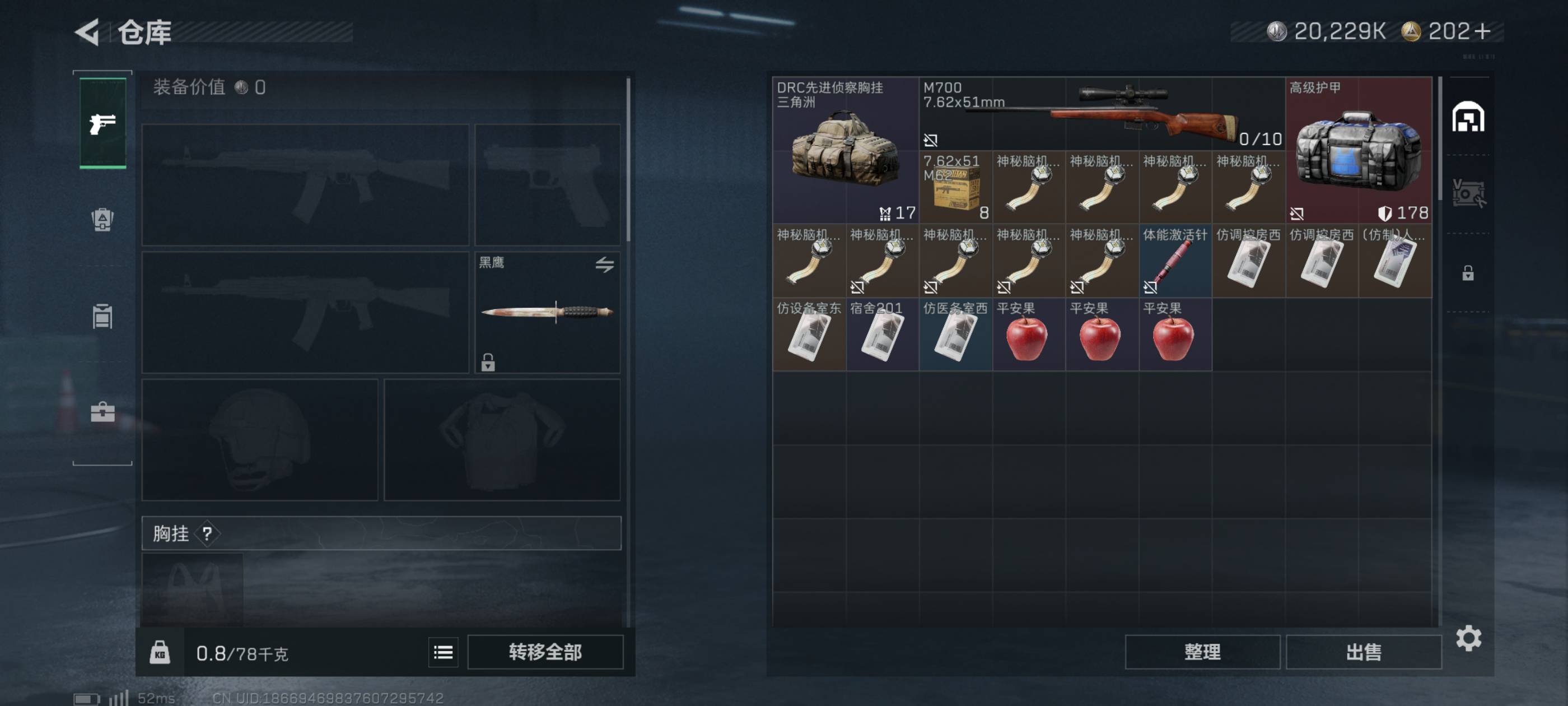Go back using the arrow beside 仓库

[88, 32]
